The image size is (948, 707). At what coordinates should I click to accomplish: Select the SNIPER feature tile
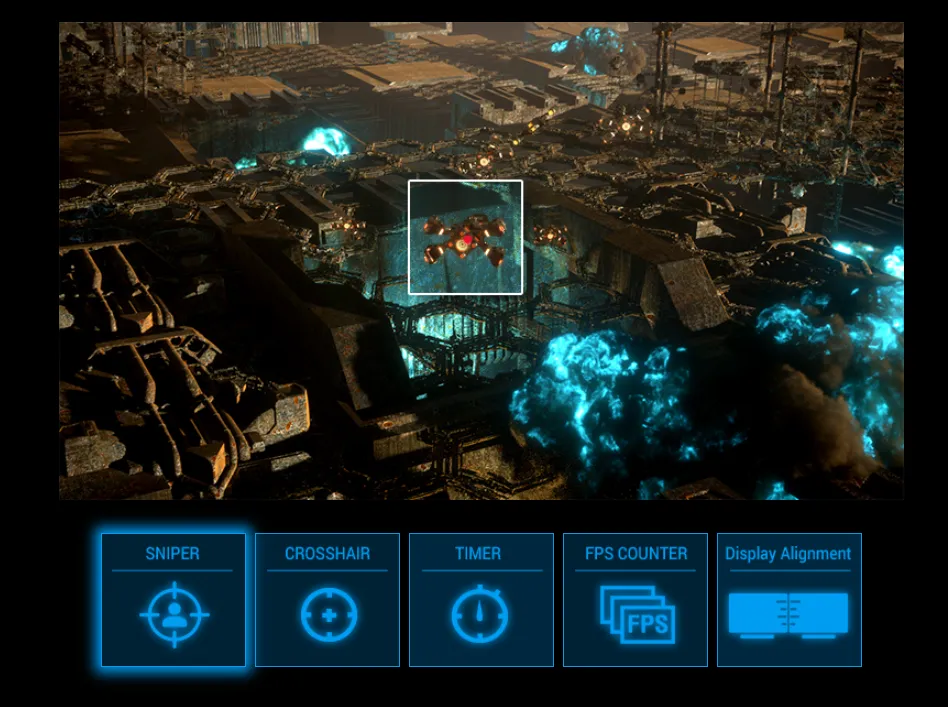[x=173, y=600]
